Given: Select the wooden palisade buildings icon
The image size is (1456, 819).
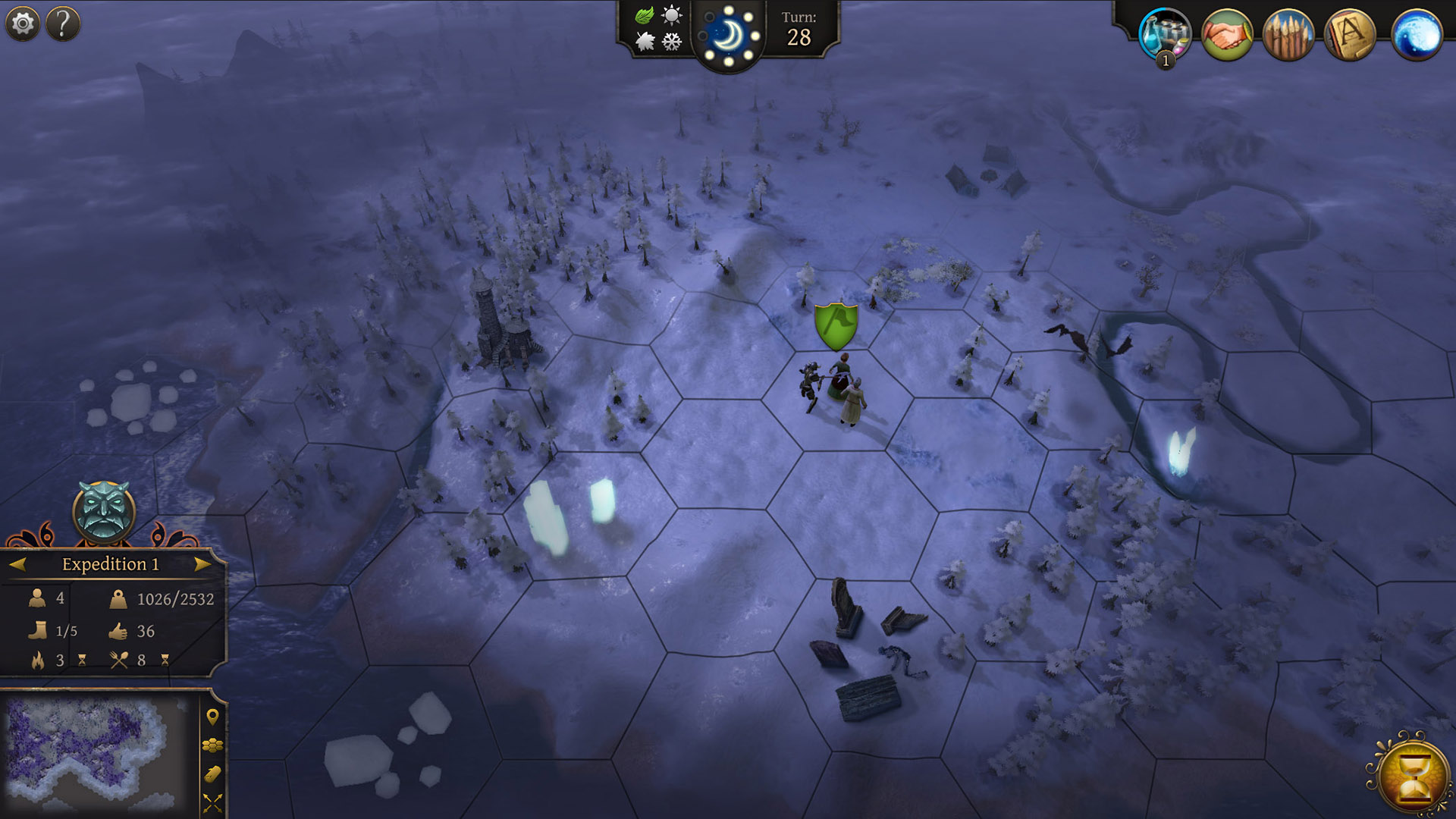Looking at the screenshot, I should click(x=1288, y=34).
